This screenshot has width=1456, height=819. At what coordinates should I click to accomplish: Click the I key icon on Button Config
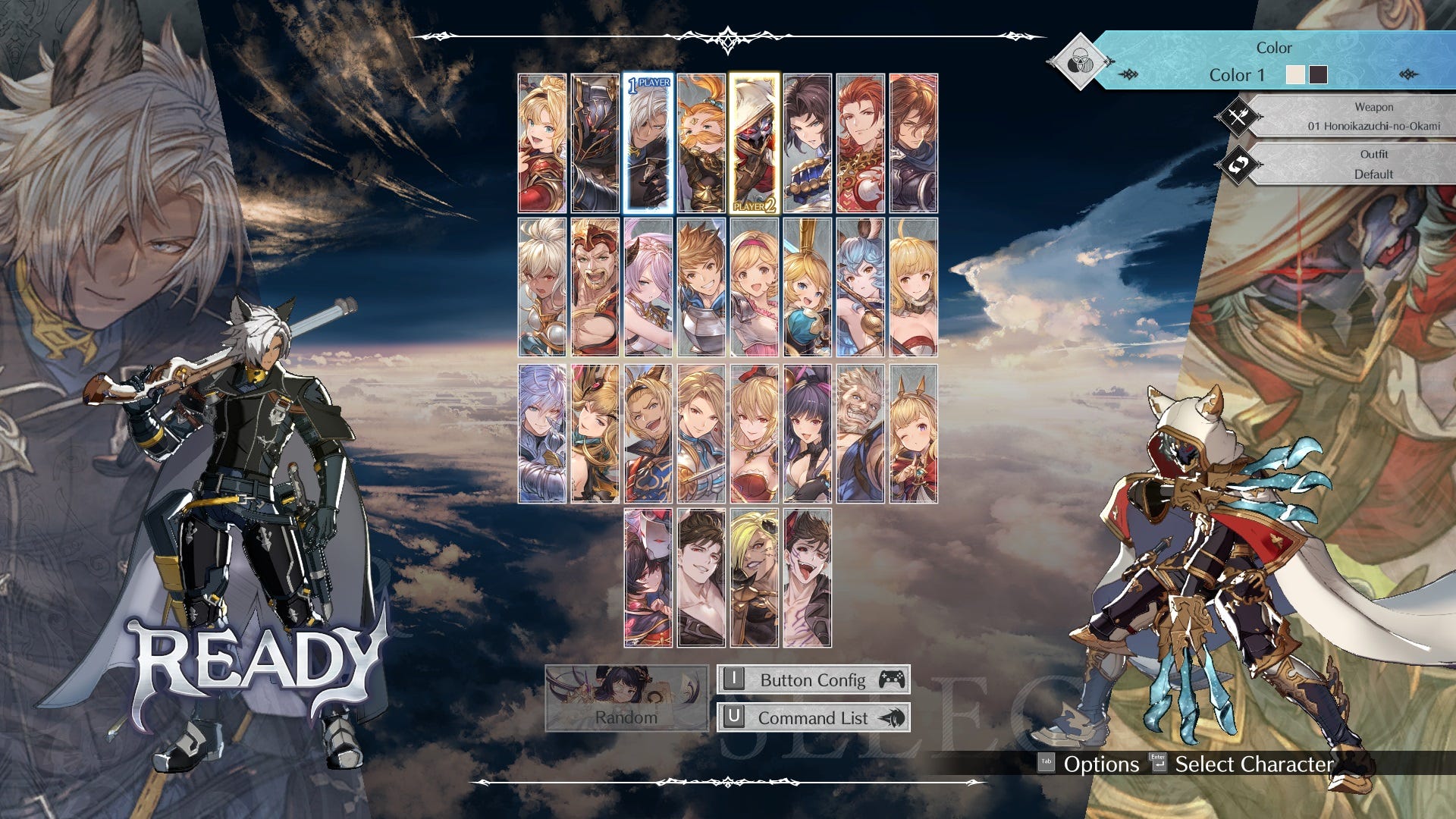point(735,679)
